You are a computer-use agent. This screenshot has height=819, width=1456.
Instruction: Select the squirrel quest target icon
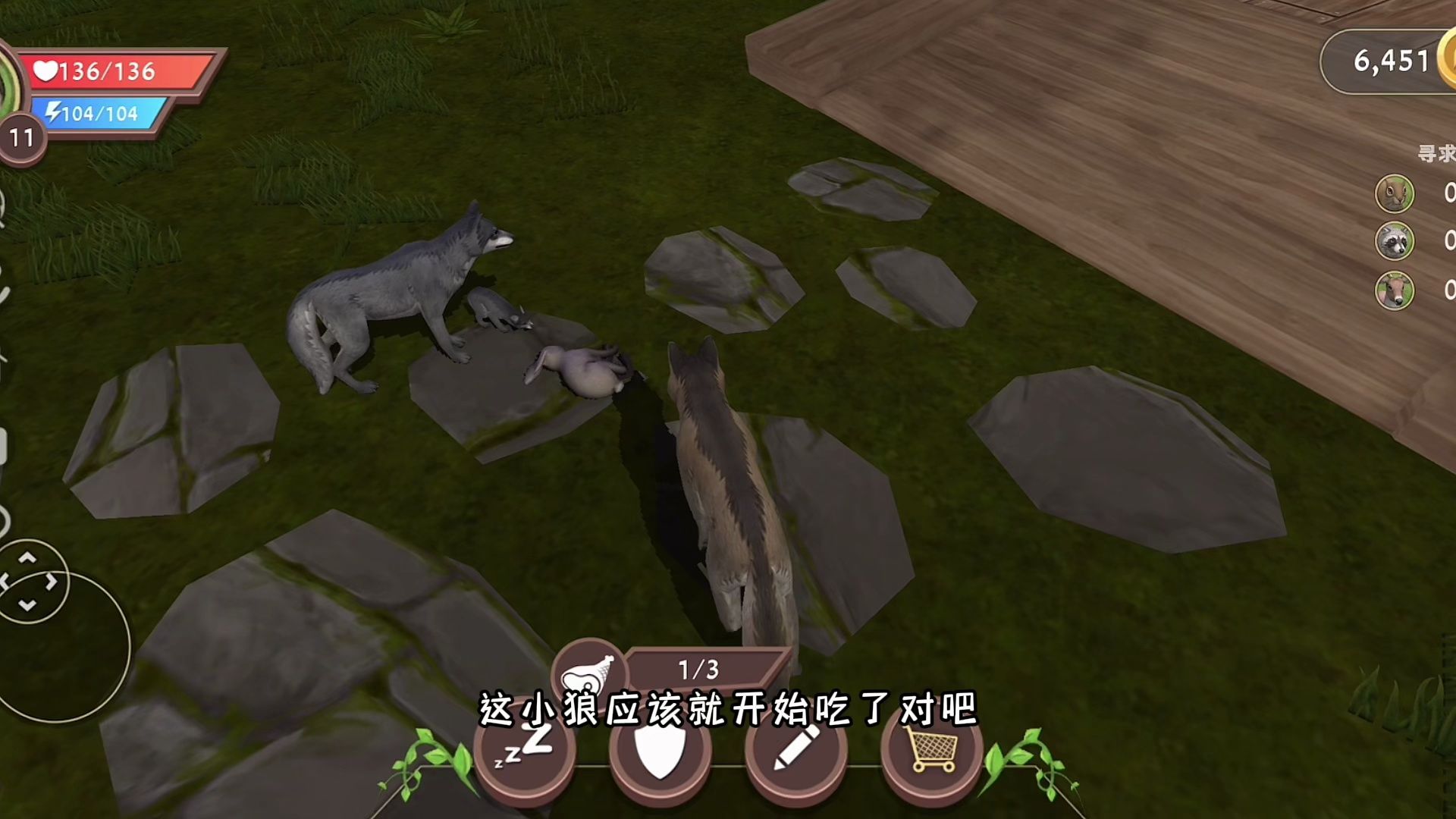(x=1394, y=194)
